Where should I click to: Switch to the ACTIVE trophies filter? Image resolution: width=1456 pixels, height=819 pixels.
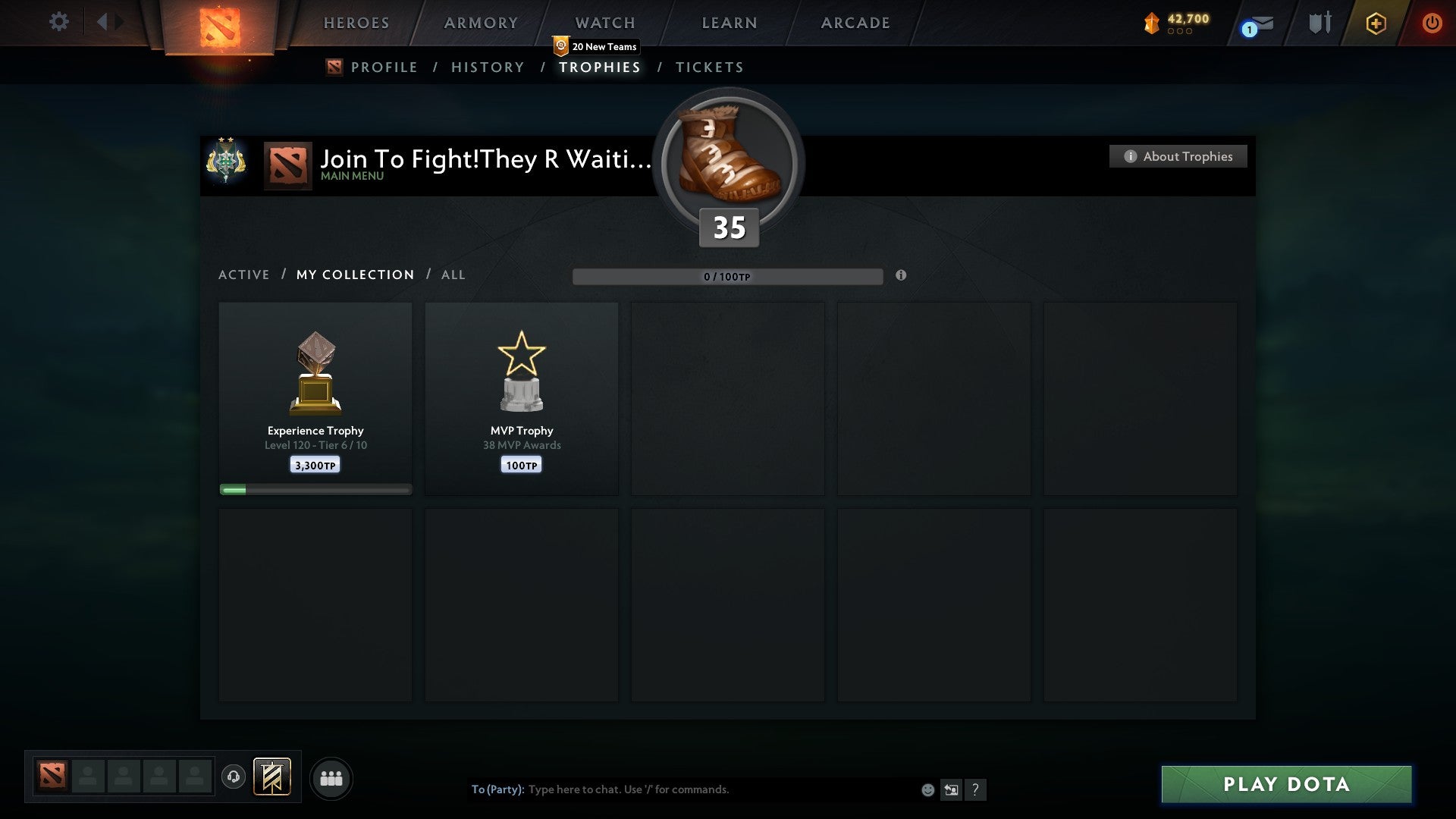point(244,275)
